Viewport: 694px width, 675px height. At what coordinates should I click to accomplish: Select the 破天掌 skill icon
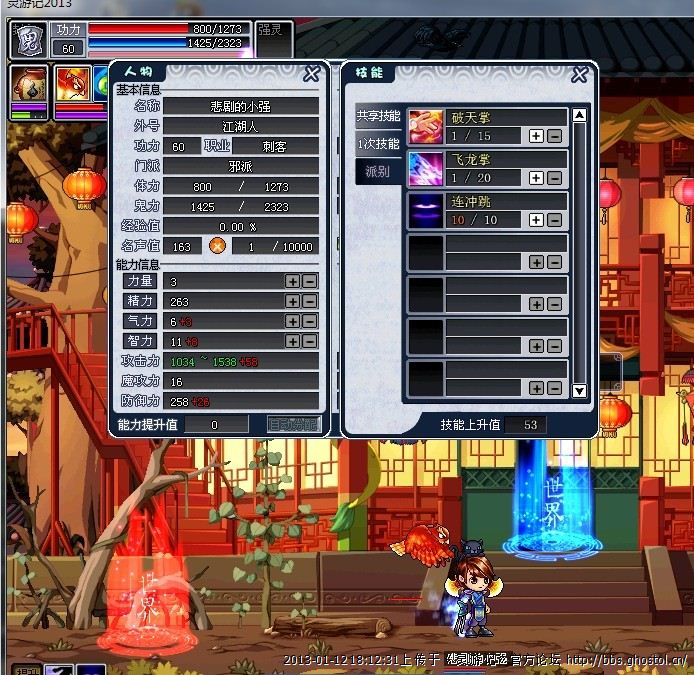point(426,127)
